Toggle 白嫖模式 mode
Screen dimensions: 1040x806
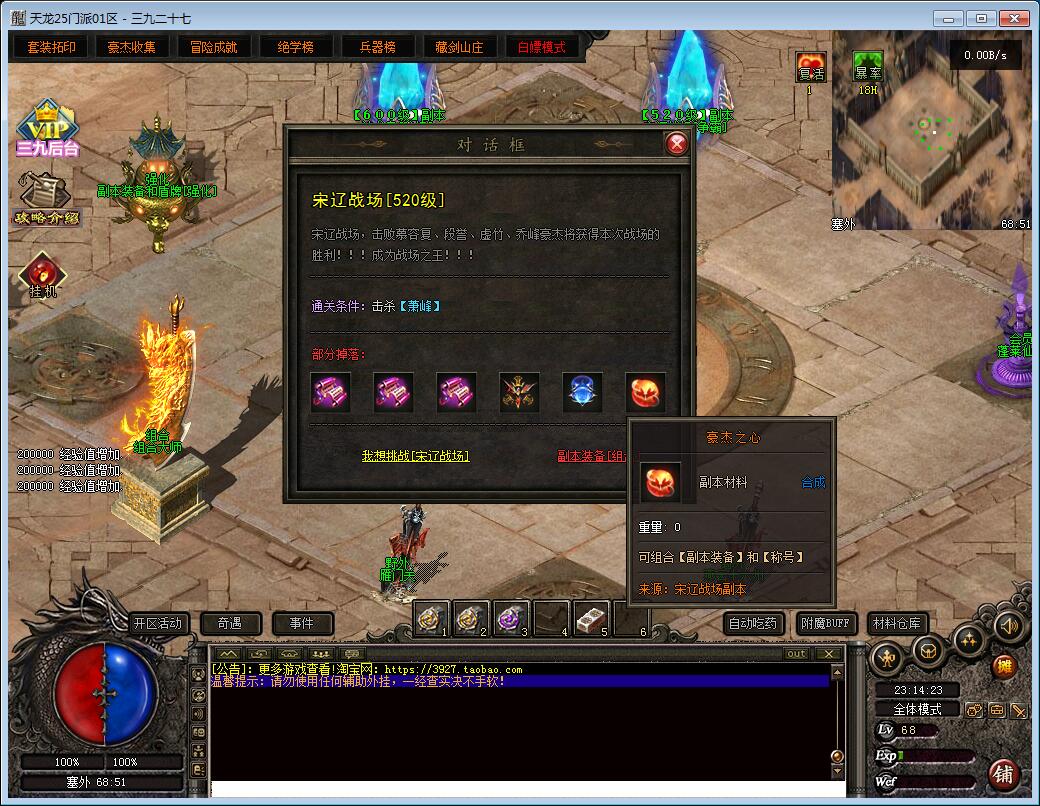(x=541, y=47)
